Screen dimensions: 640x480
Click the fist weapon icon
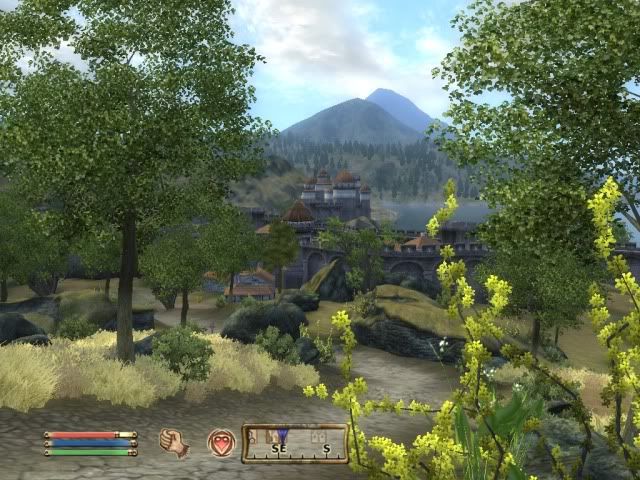[x=174, y=442]
